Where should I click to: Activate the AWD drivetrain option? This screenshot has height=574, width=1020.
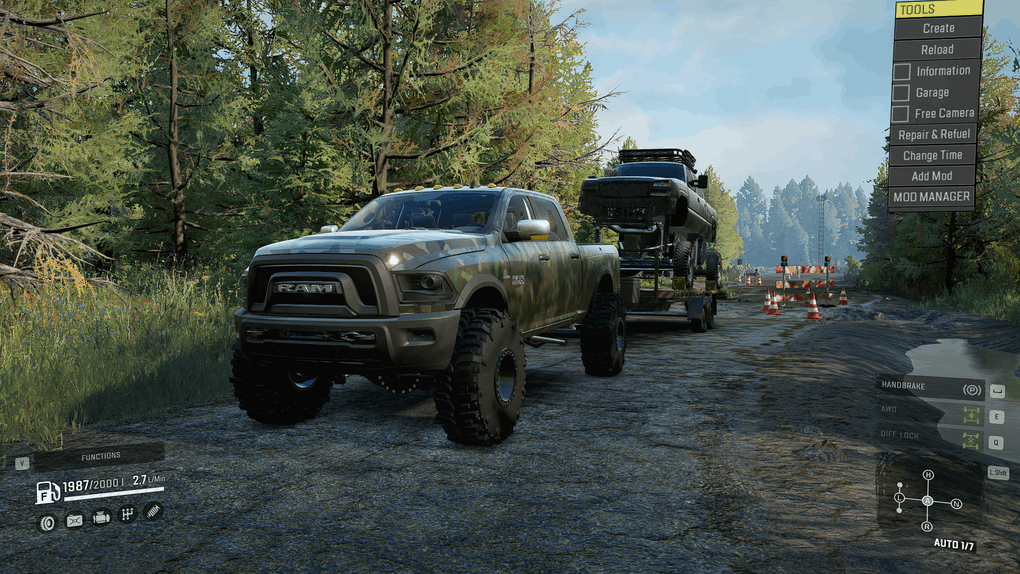pyautogui.click(x=930, y=414)
